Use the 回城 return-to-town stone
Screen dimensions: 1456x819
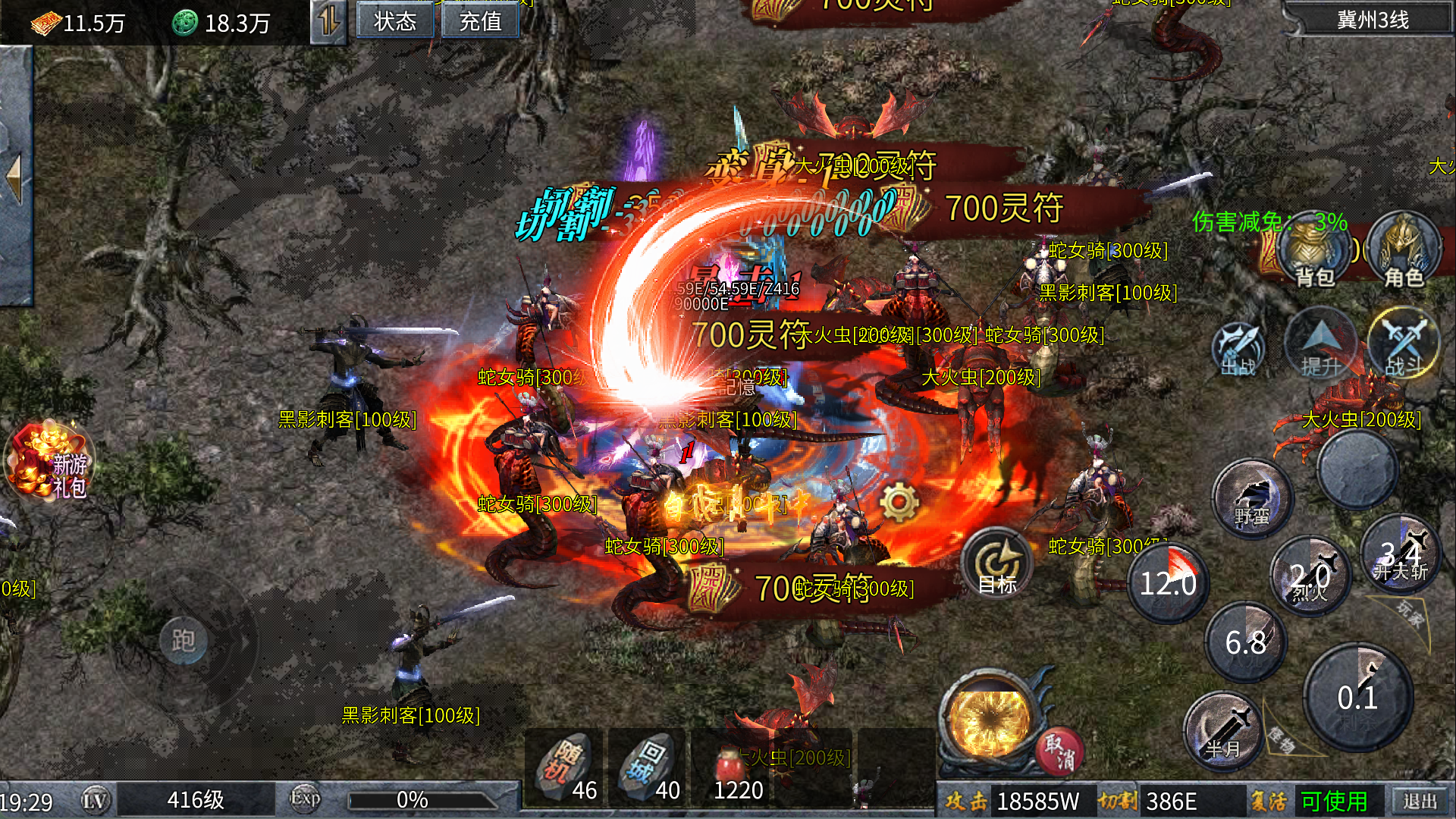[648, 767]
